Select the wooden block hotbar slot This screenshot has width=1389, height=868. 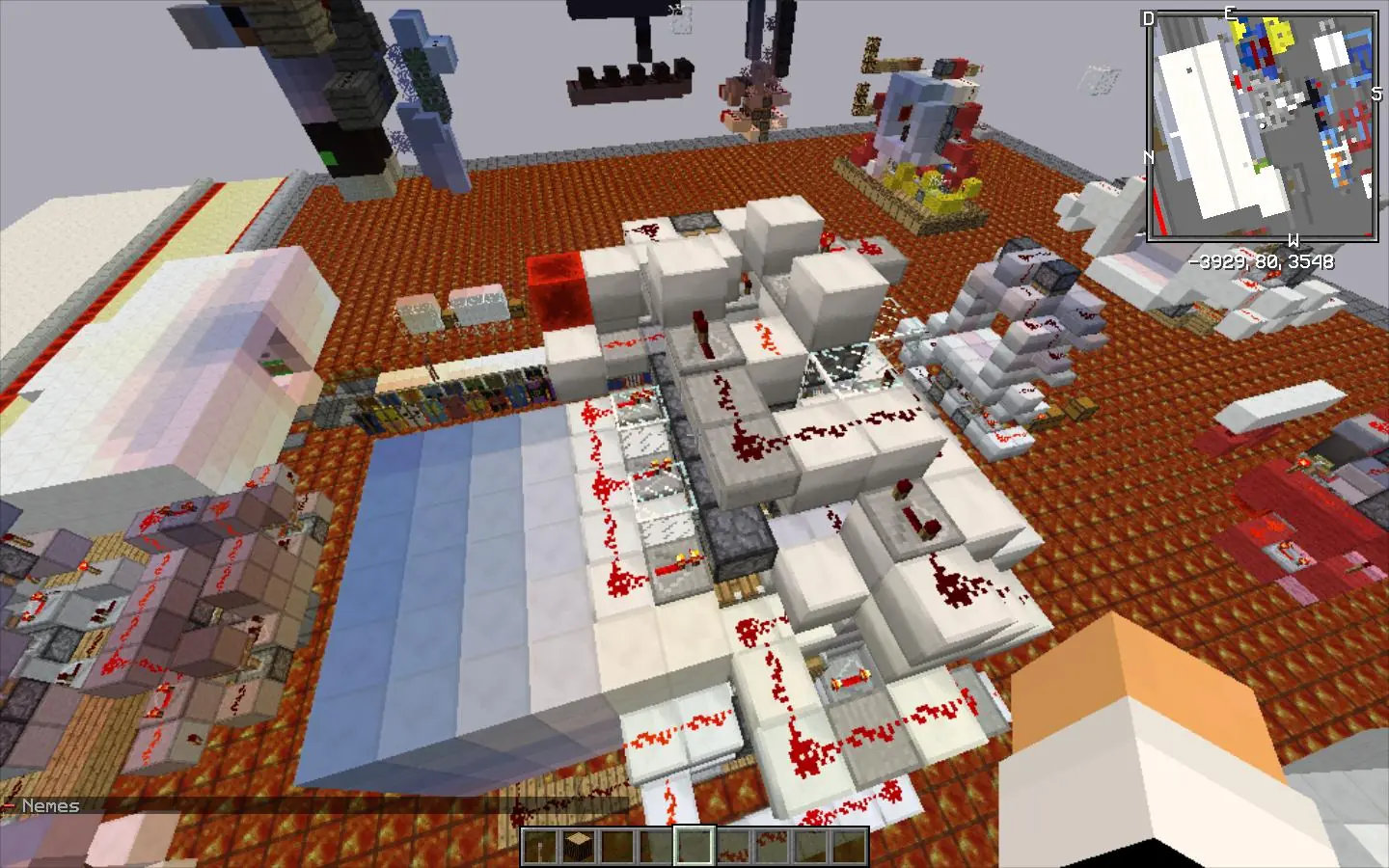click(x=579, y=847)
